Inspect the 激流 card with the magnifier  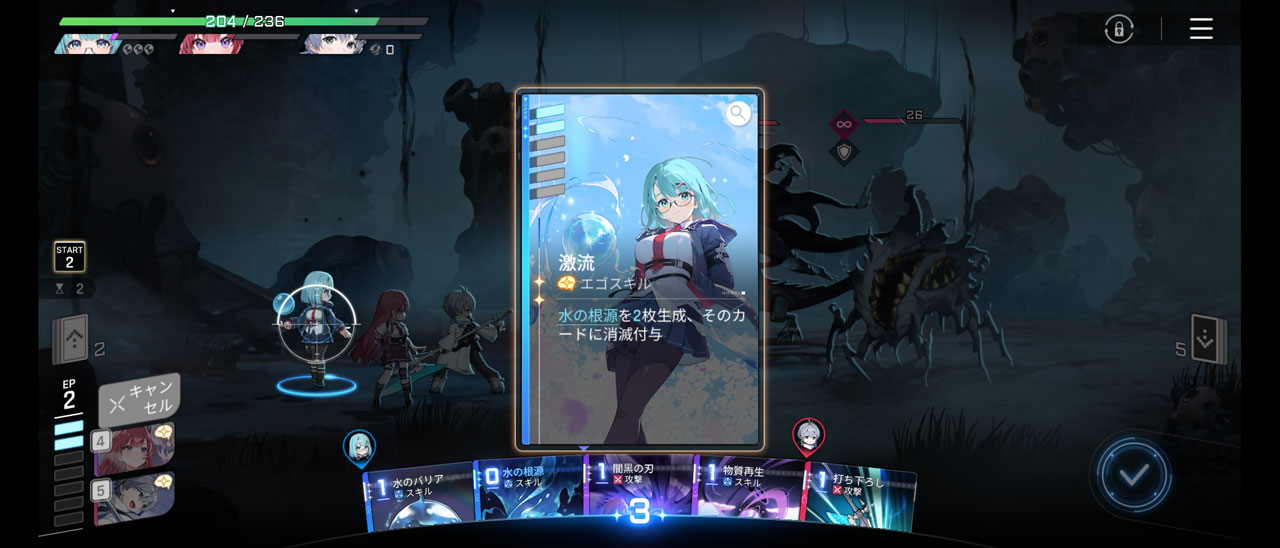click(x=738, y=113)
